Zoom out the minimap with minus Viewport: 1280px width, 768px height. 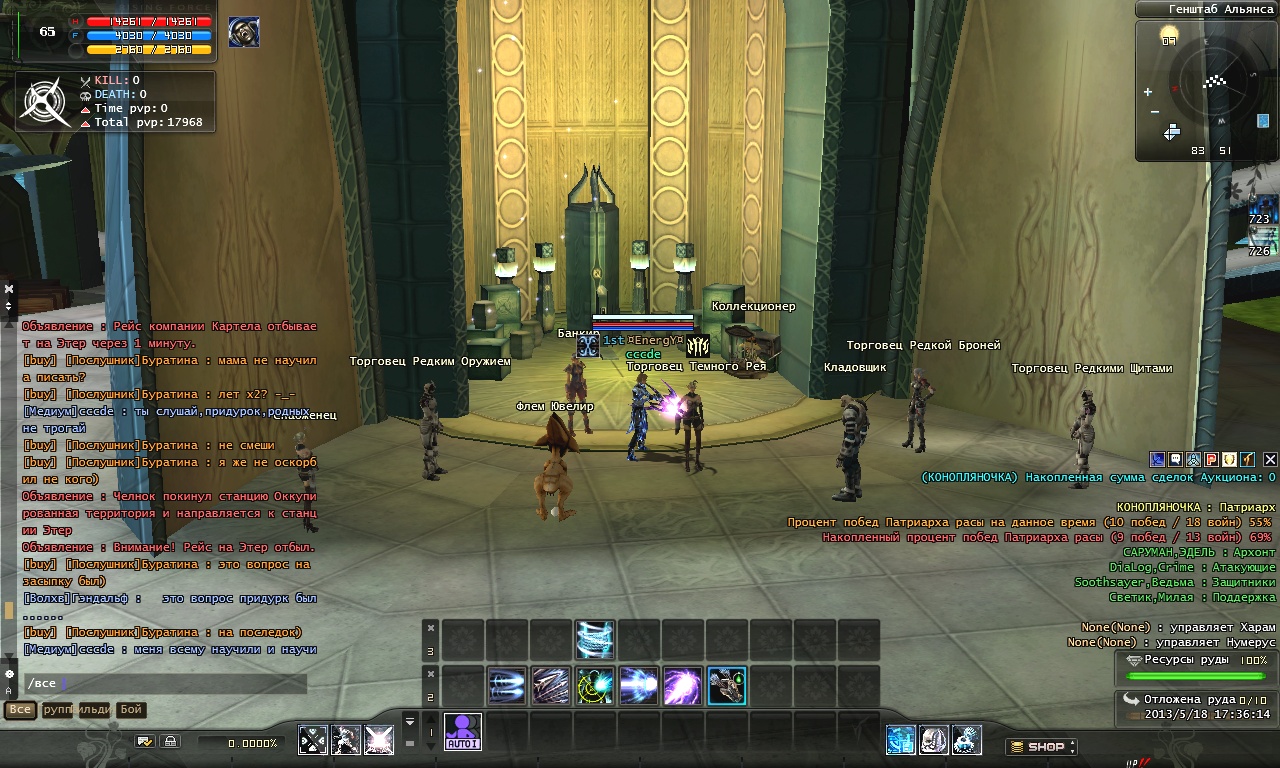(x=1155, y=111)
